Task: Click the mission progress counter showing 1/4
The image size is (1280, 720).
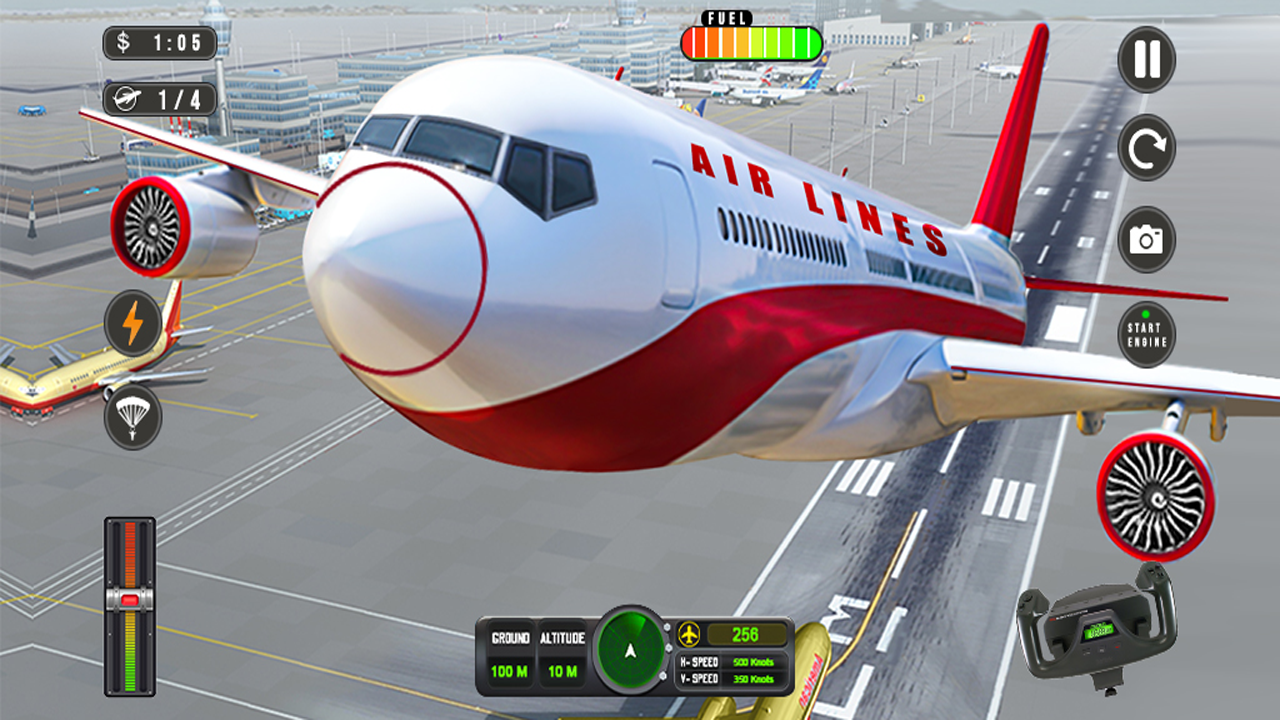Action: [x=158, y=96]
